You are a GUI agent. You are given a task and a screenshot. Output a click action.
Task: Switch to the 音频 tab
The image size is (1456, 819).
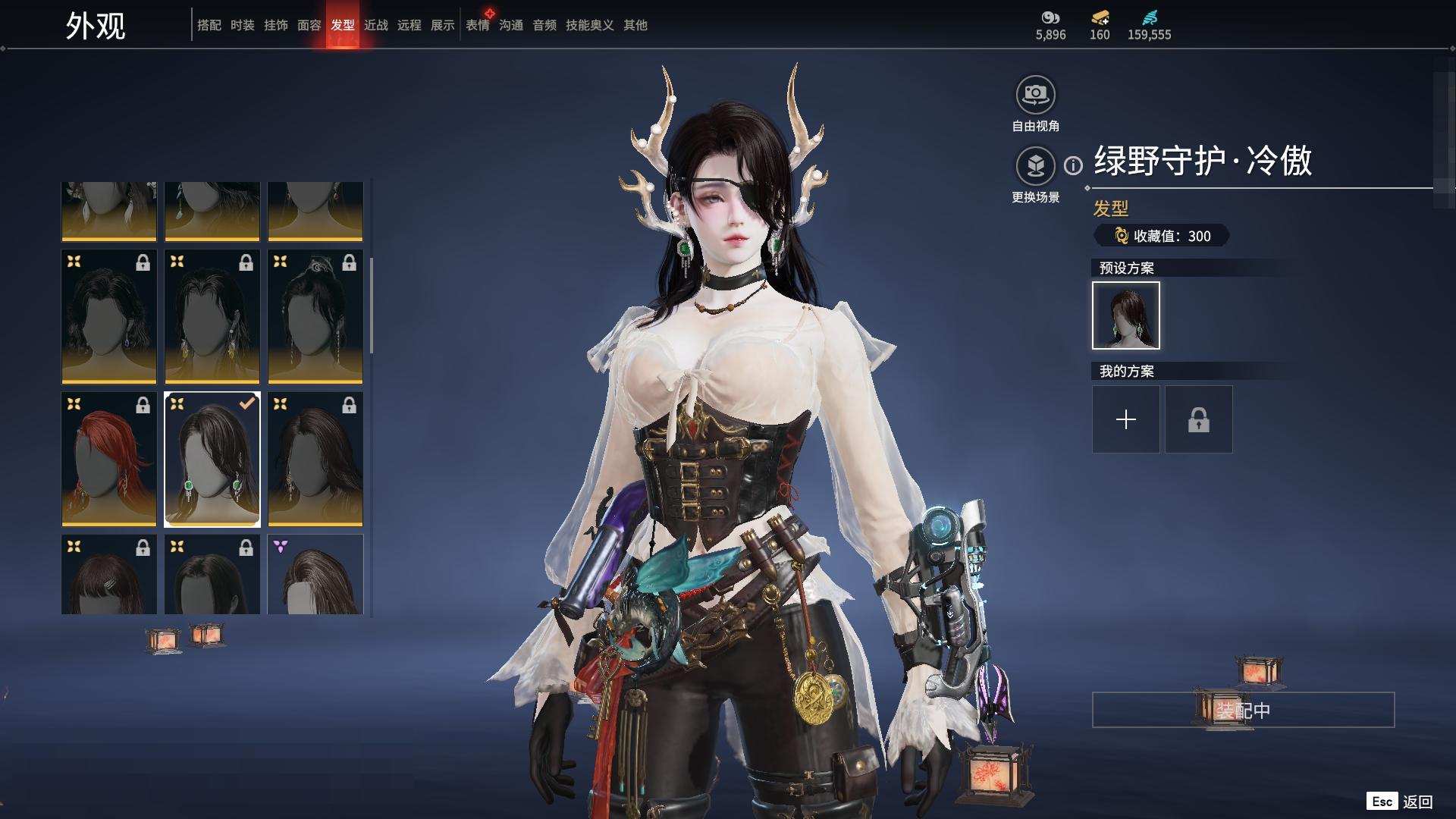[x=544, y=25]
